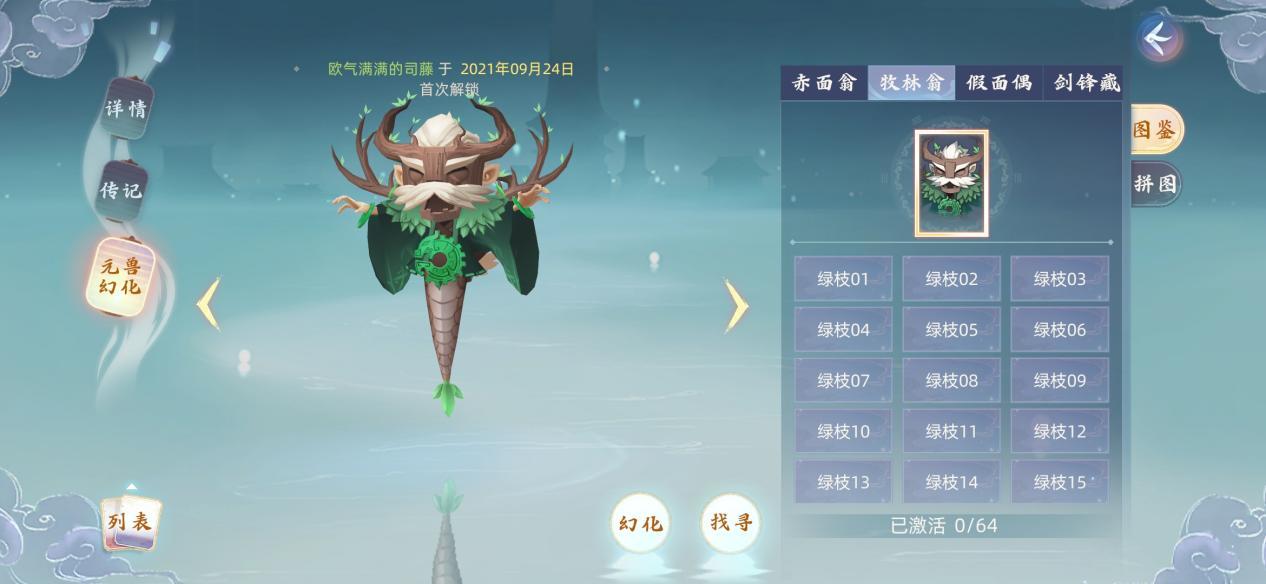This screenshot has height=584, width=1266.
Task: Switch to the 假面偶 tab
Action: [998, 83]
